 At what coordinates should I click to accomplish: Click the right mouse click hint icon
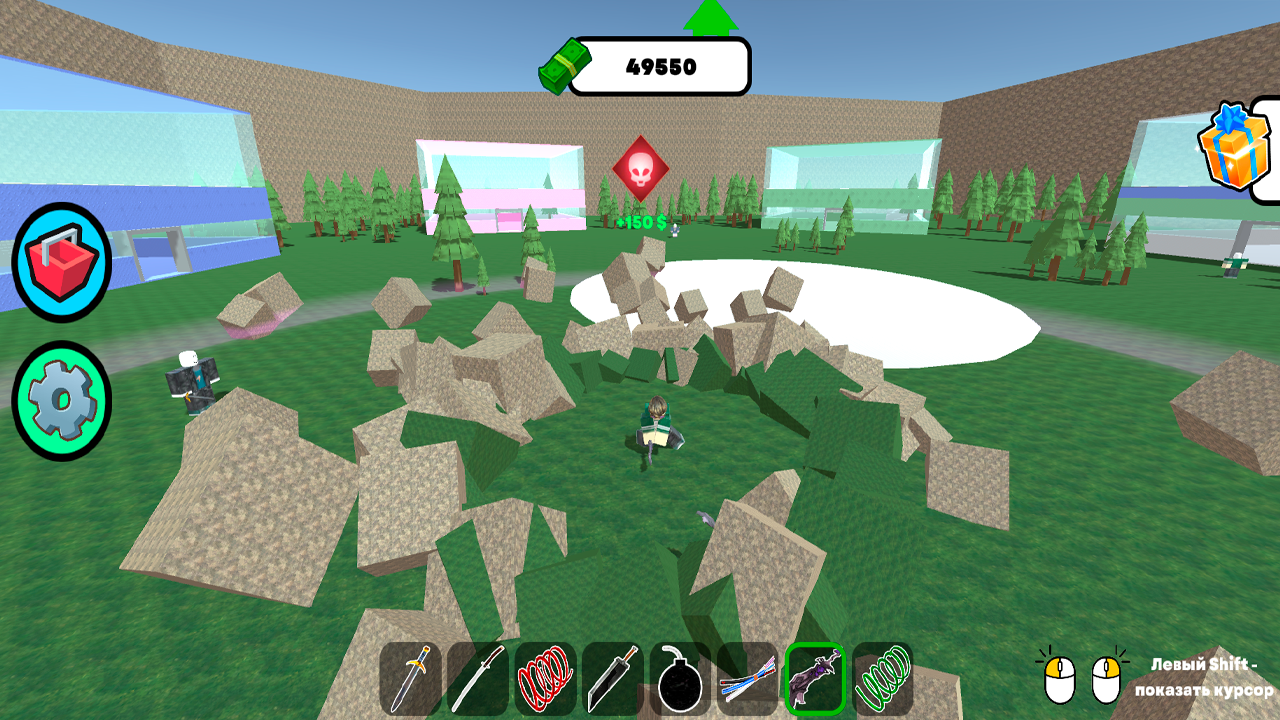(x=1105, y=680)
